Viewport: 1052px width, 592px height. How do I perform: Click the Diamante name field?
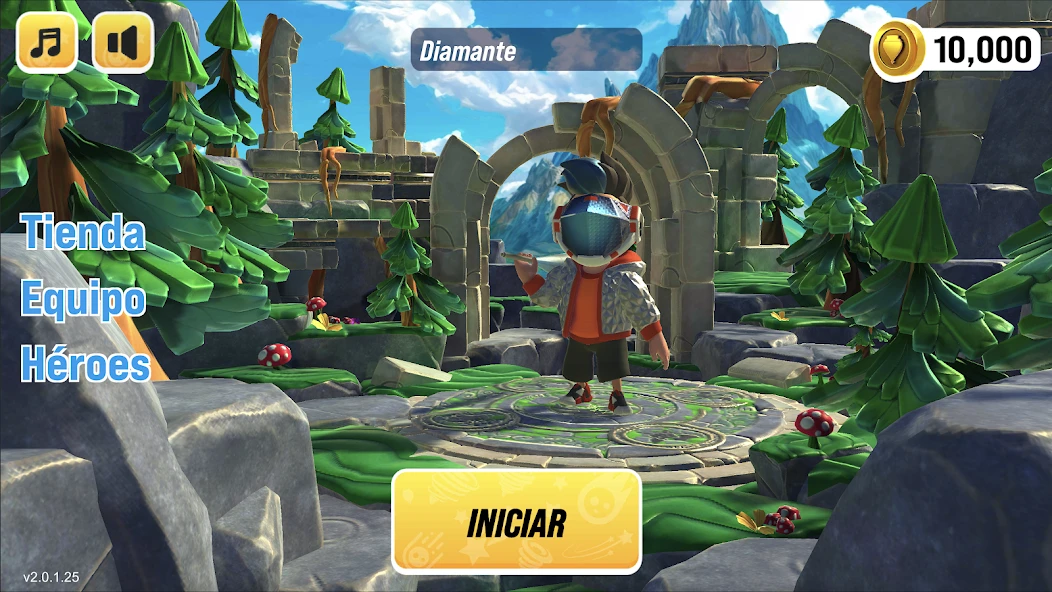(x=526, y=50)
